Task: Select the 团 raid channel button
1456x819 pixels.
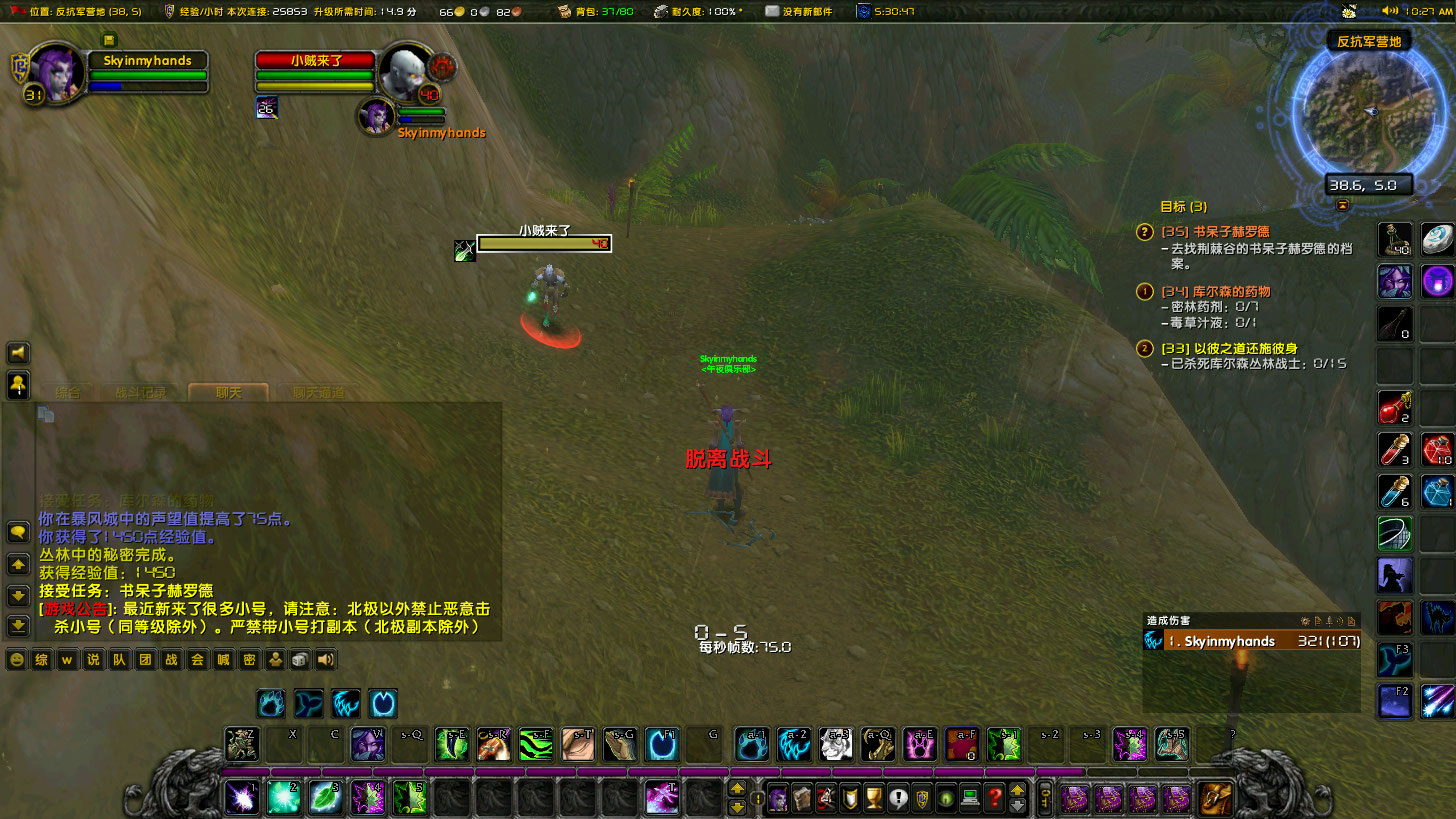Action: tap(146, 659)
